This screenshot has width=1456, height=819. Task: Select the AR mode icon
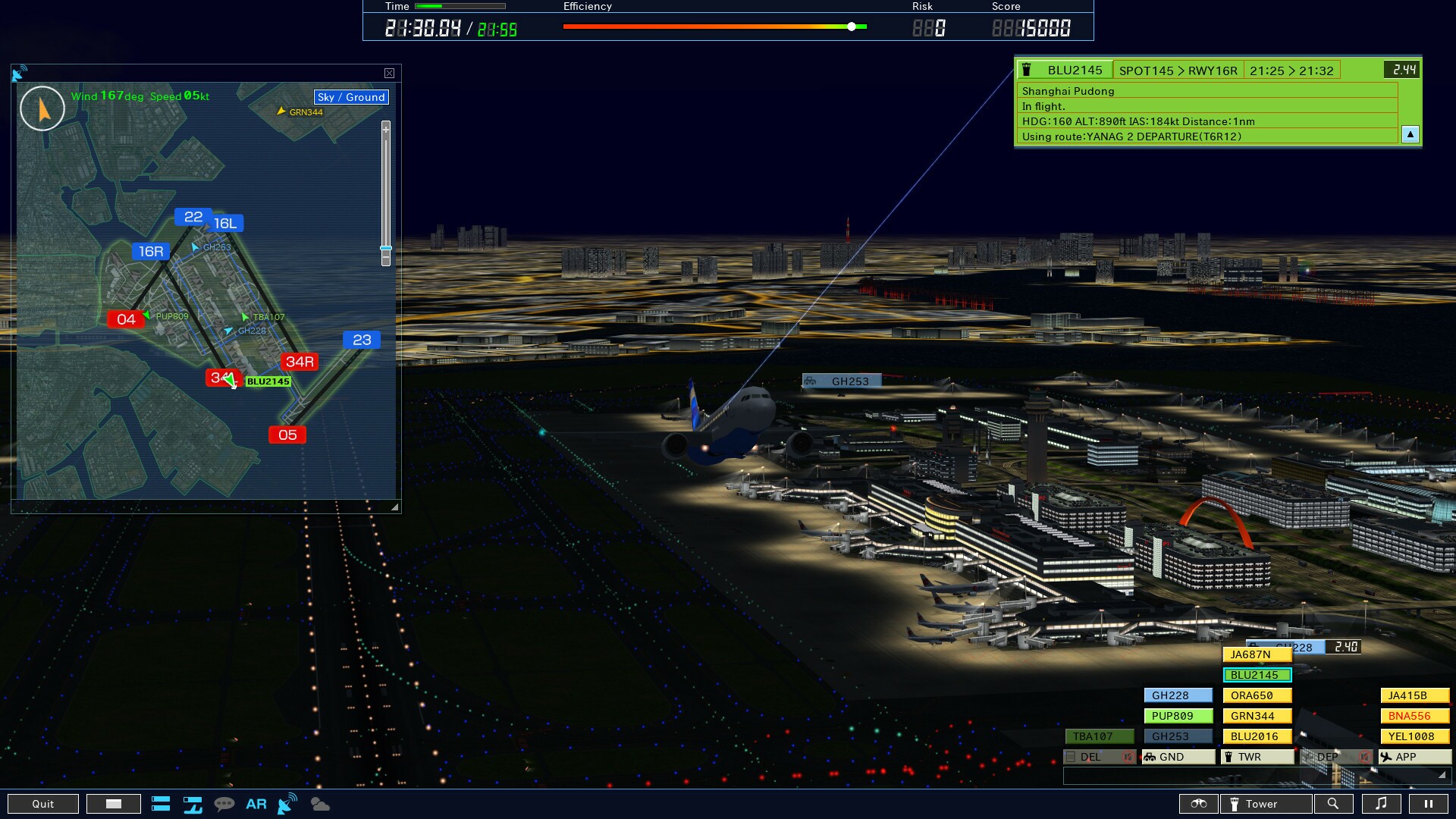pos(256,804)
